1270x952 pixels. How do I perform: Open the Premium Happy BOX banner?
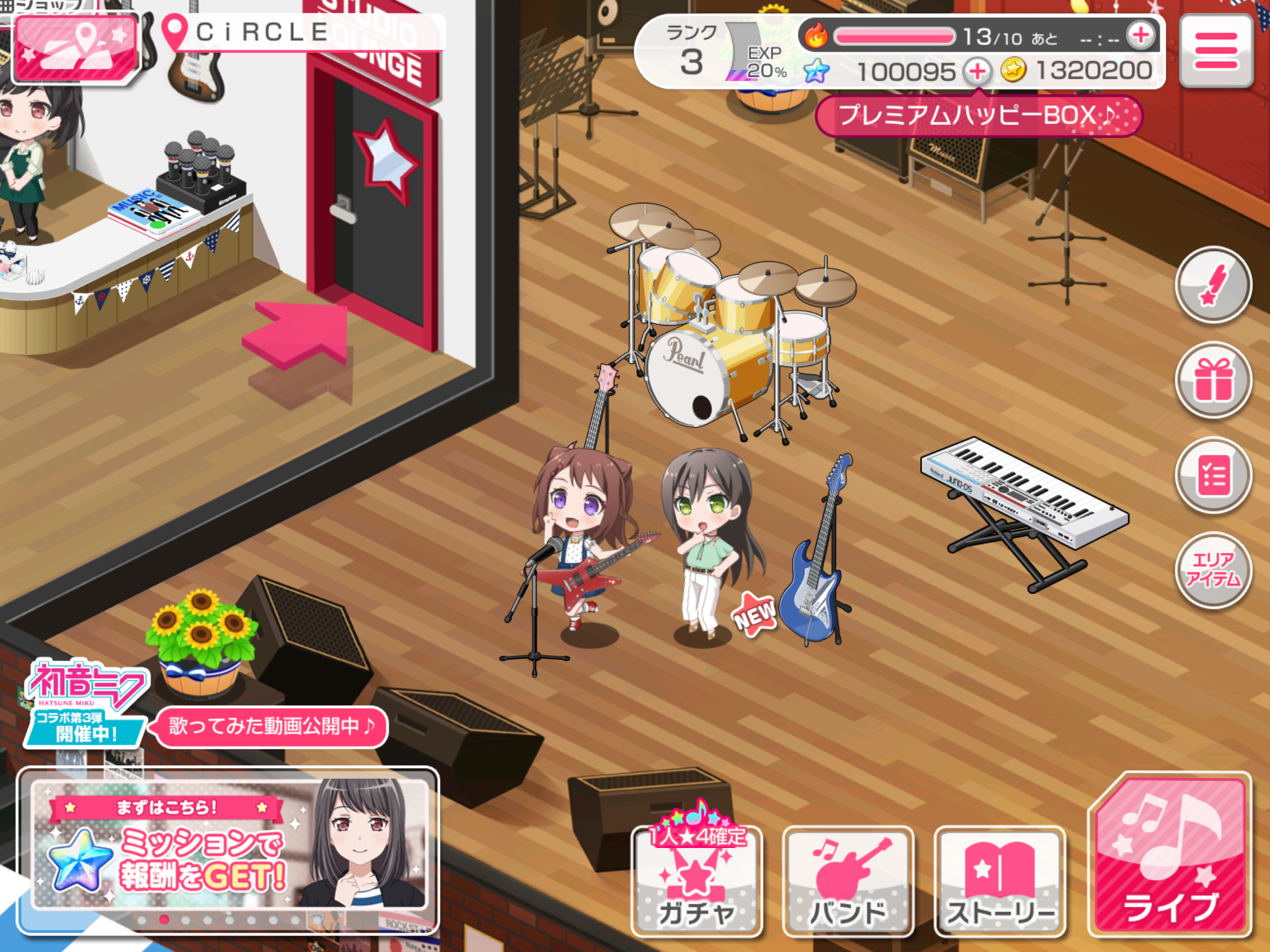click(x=978, y=116)
